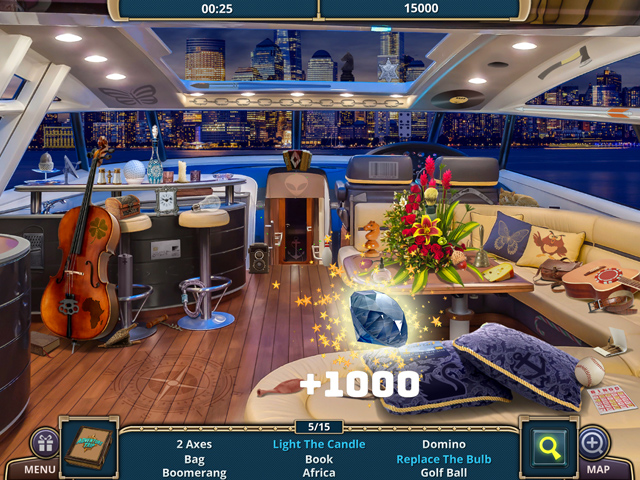
Task: Tap the plus zoom button above Map
Action: tap(593, 442)
